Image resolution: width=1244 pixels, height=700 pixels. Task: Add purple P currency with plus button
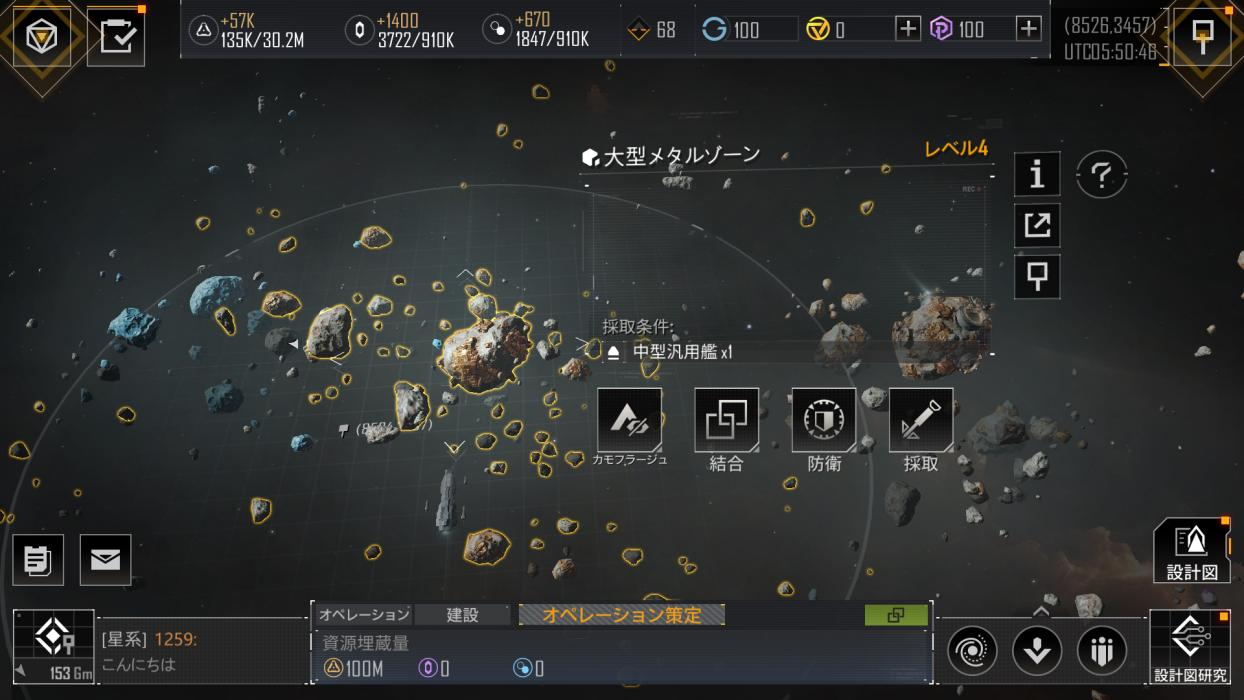(x=1028, y=29)
